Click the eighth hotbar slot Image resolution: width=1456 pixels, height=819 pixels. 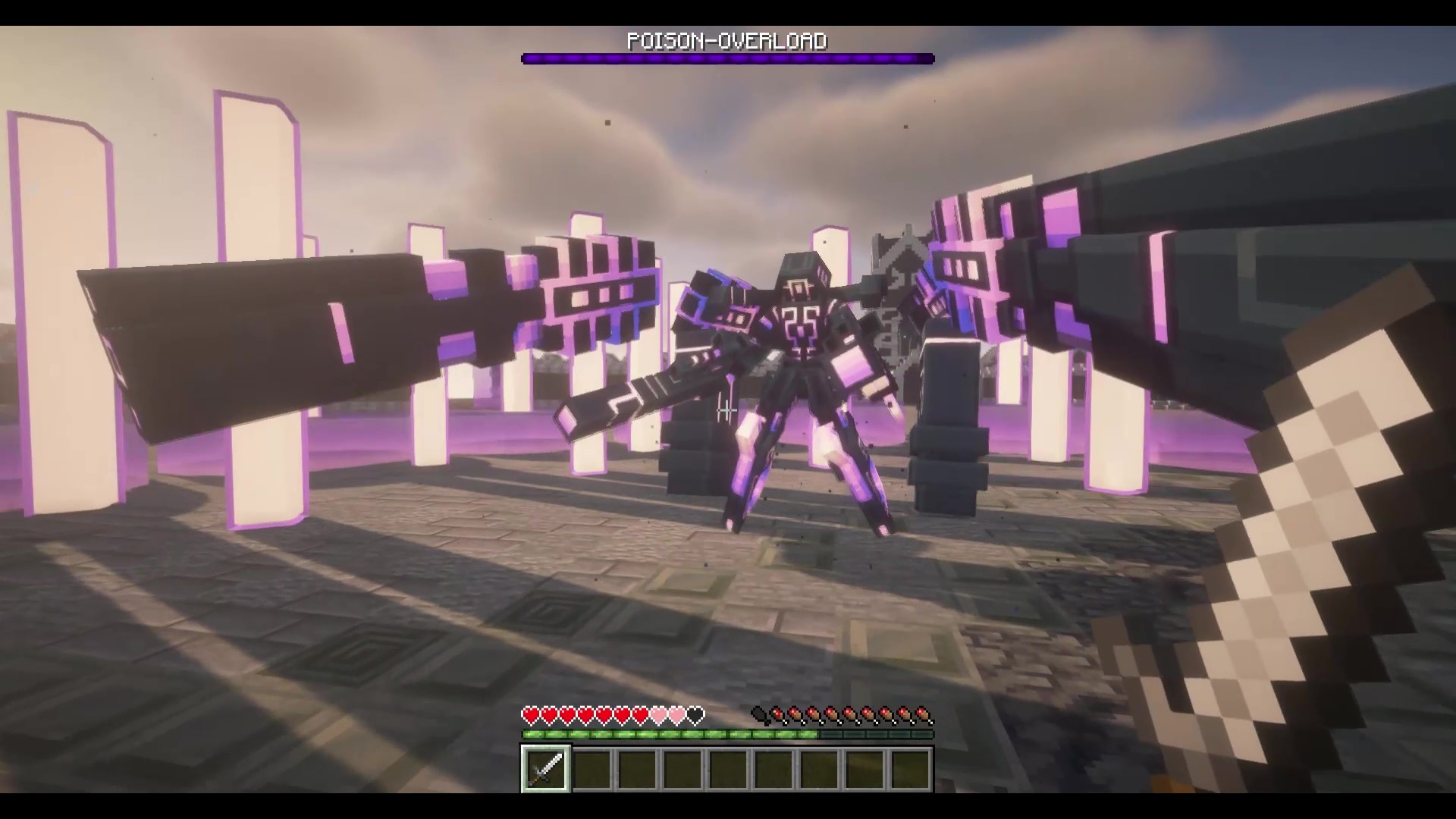[863, 769]
